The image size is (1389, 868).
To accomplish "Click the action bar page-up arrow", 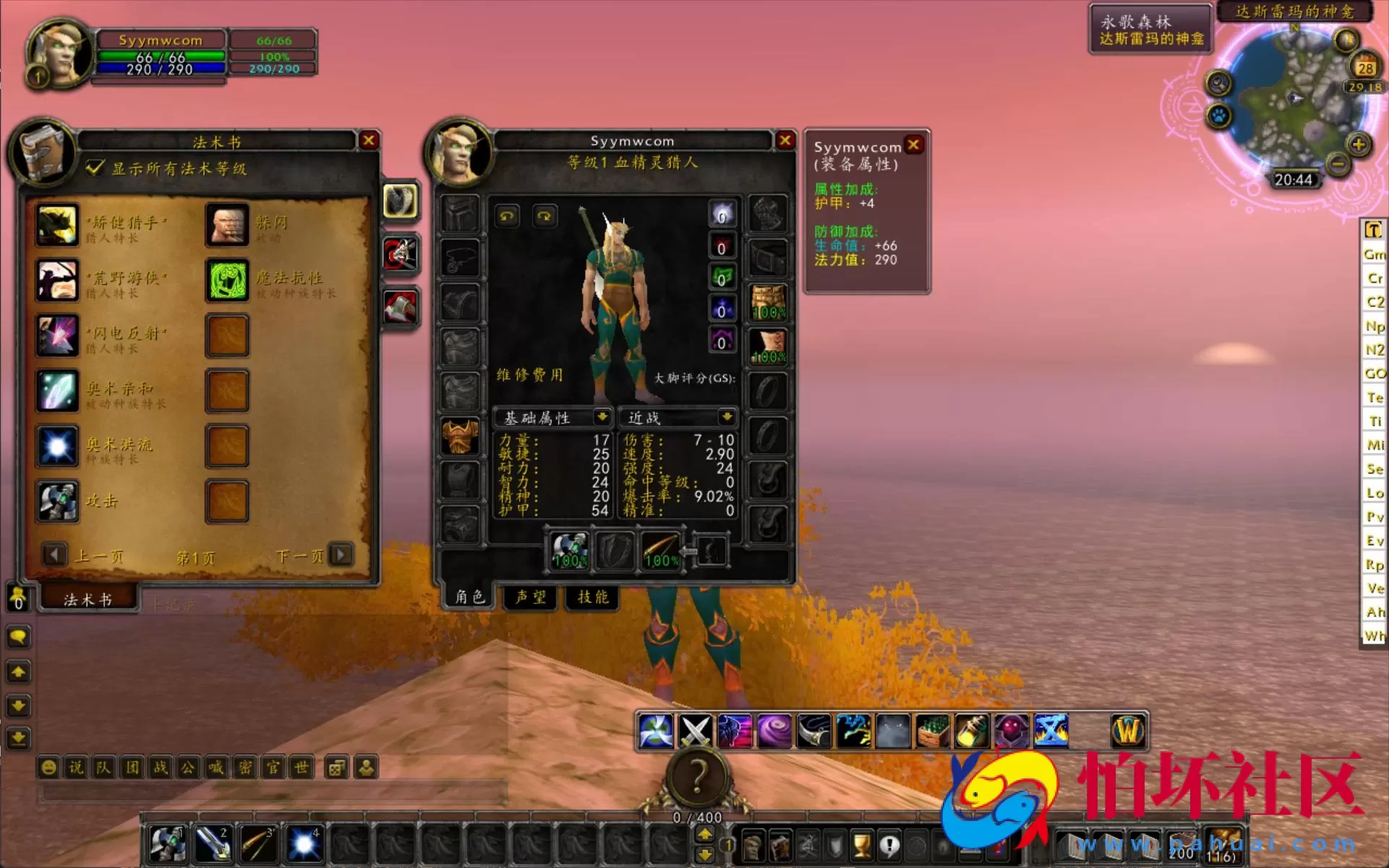I will pos(706,833).
